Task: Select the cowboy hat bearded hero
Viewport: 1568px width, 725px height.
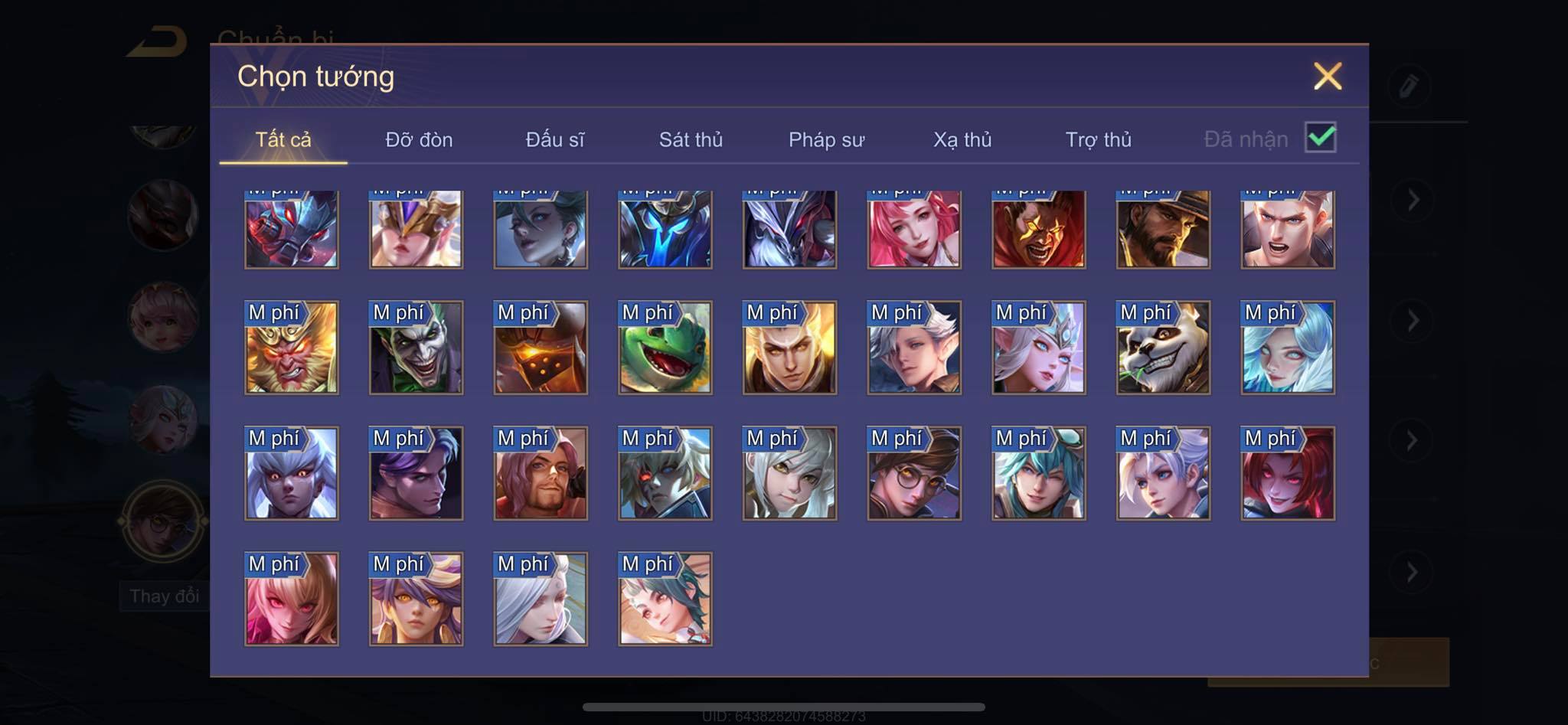Action: [1163, 230]
